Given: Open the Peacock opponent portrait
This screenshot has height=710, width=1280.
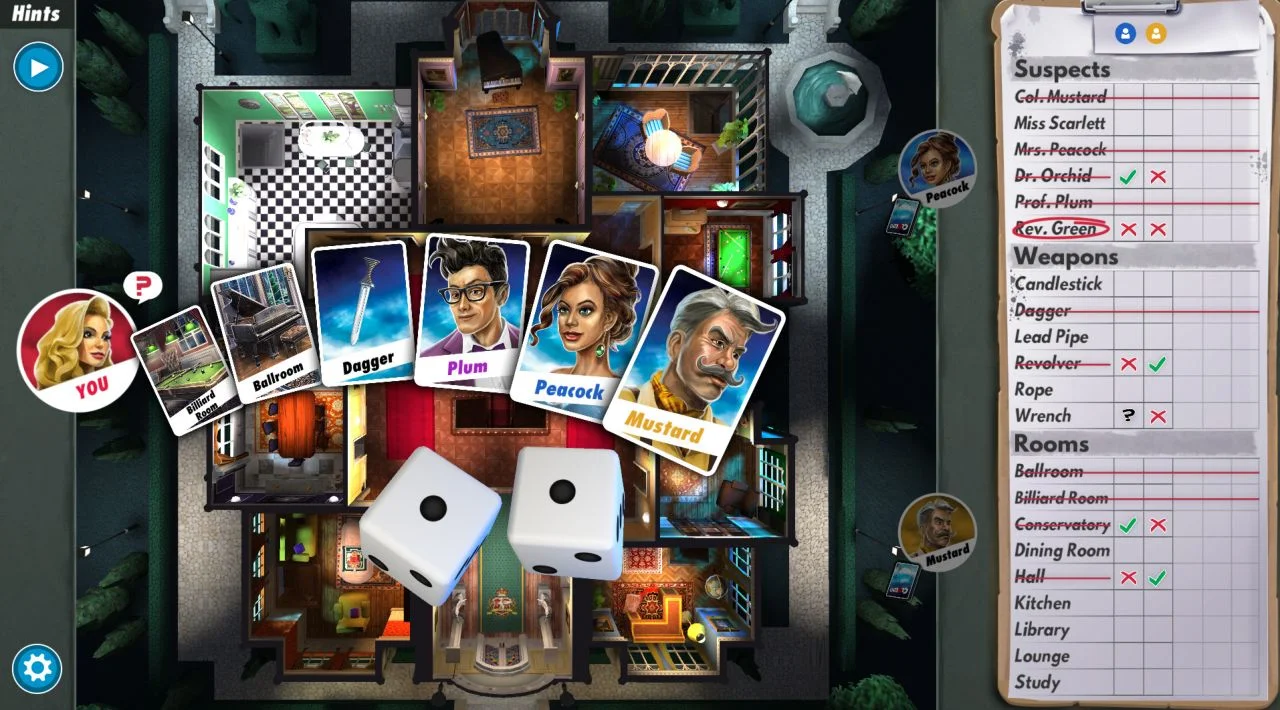Looking at the screenshot, I should click(938, 168).
